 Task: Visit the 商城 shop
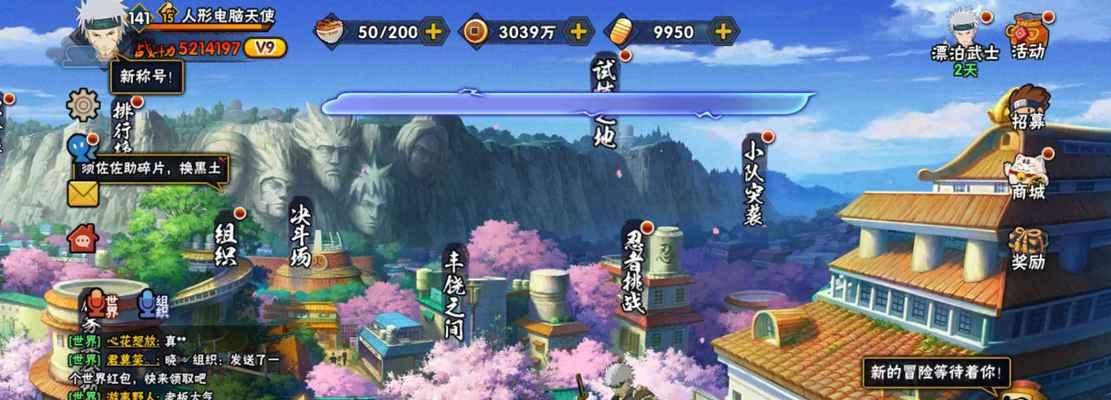1028,176
